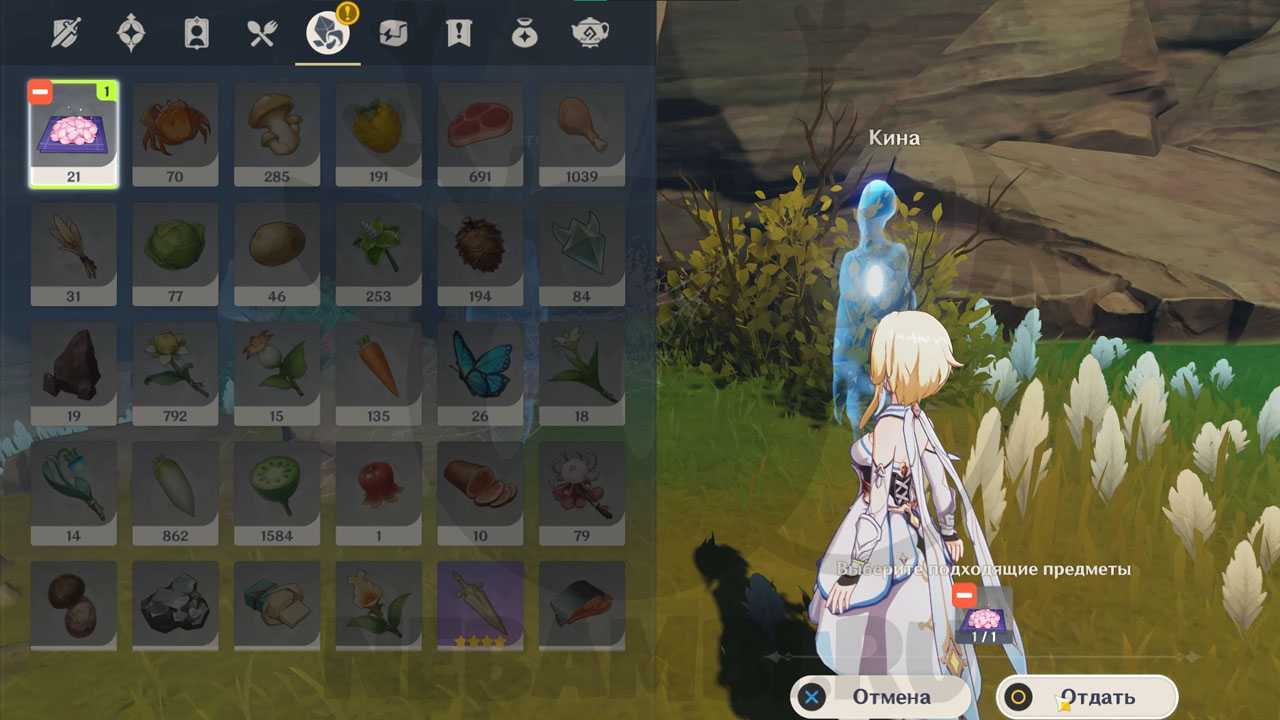Choose the white radish slot
1280x720 pixels.
tap(175, 493)
